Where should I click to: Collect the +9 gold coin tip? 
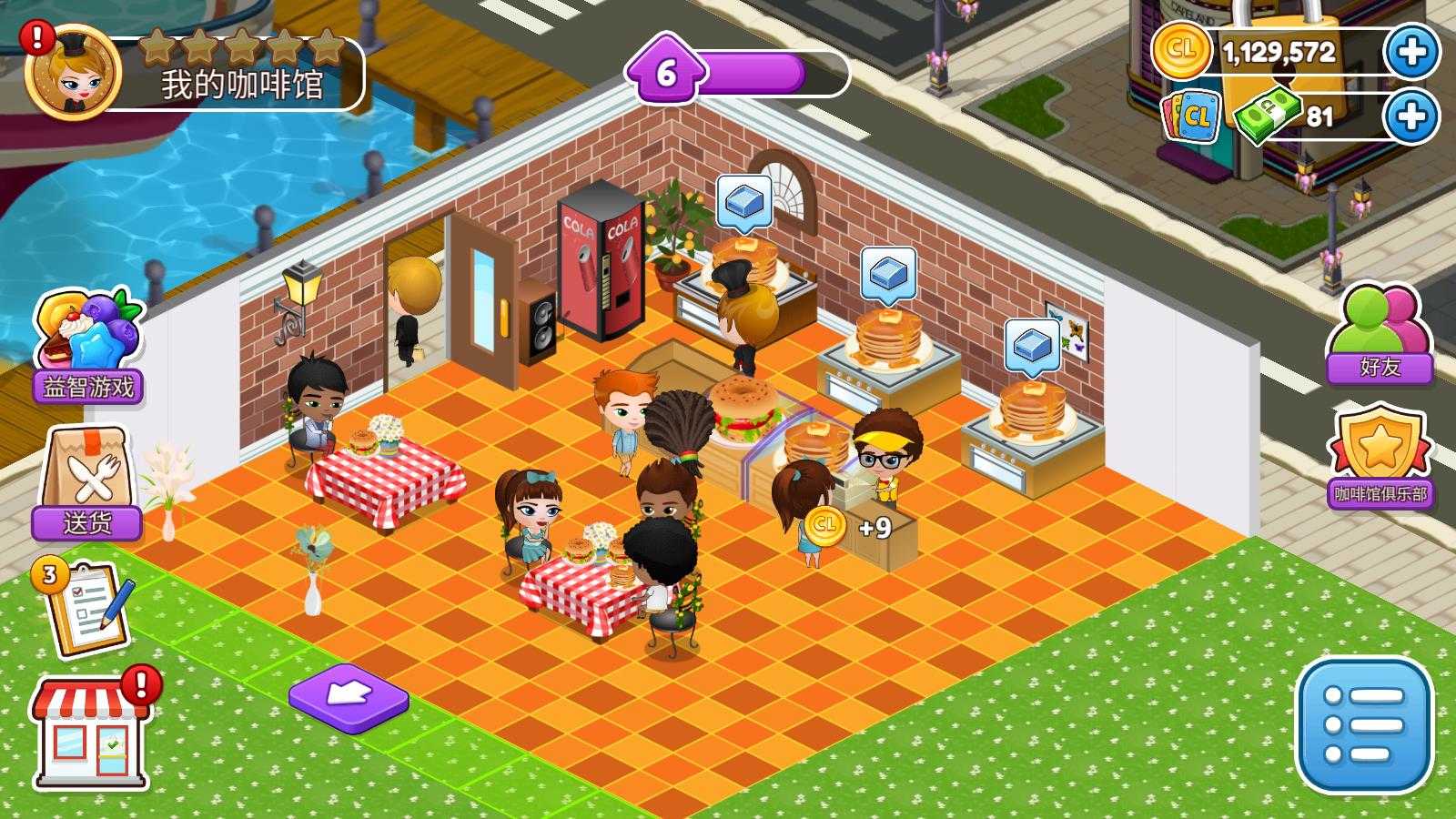coord(824,525)
